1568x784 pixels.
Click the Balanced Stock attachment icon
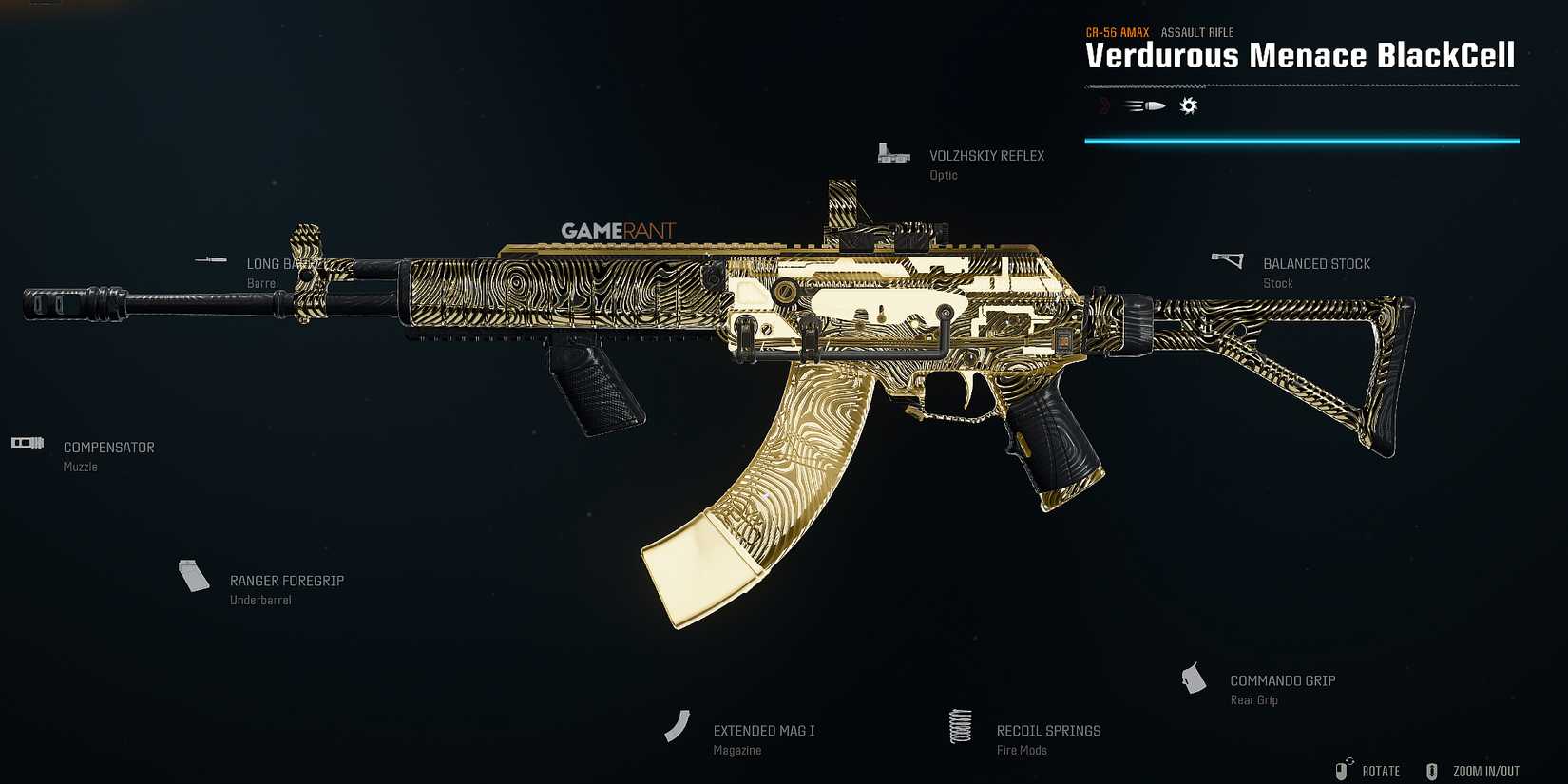1228,258
